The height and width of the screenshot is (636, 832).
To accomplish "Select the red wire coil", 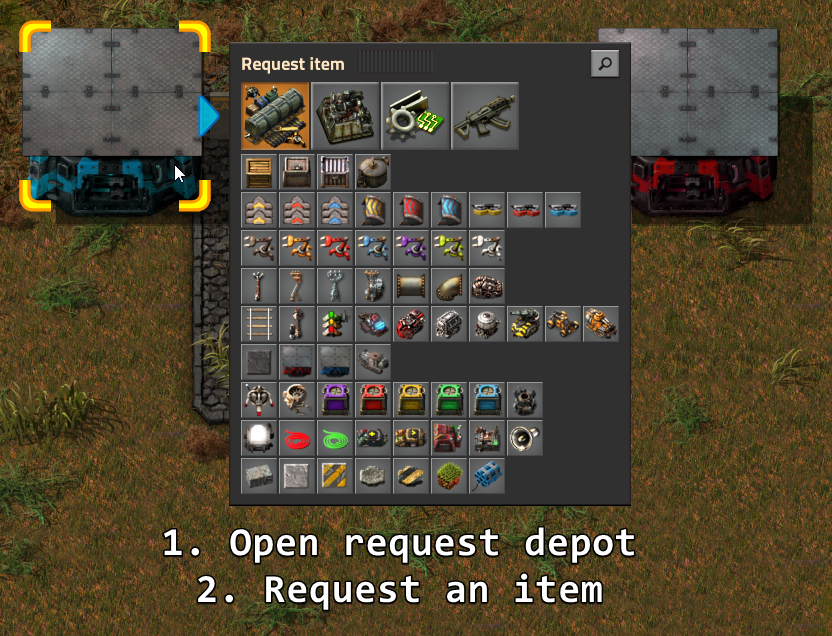I will pos(297,438).
